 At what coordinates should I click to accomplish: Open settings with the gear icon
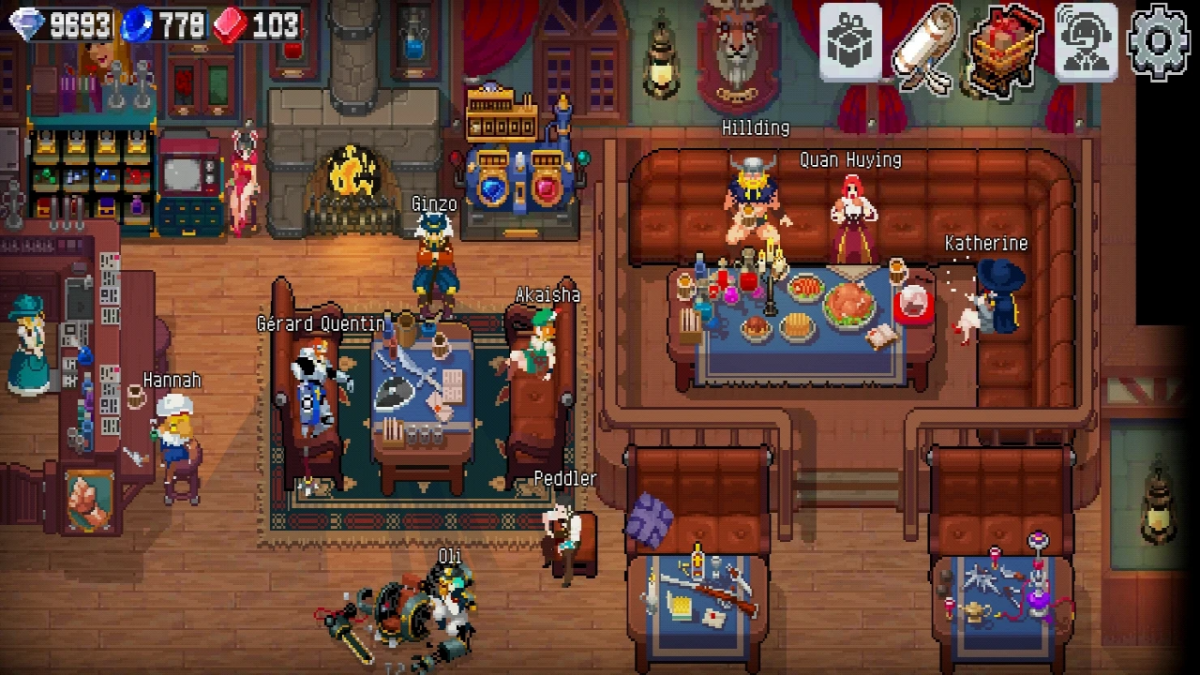click(x=1159, y=42)
